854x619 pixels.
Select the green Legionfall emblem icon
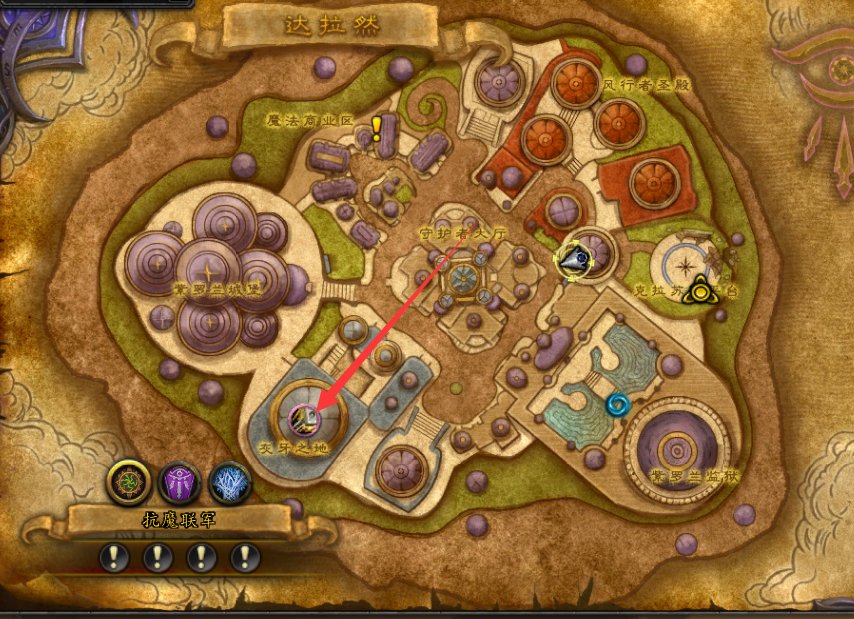pyautogui.click(x=129, y=482)
